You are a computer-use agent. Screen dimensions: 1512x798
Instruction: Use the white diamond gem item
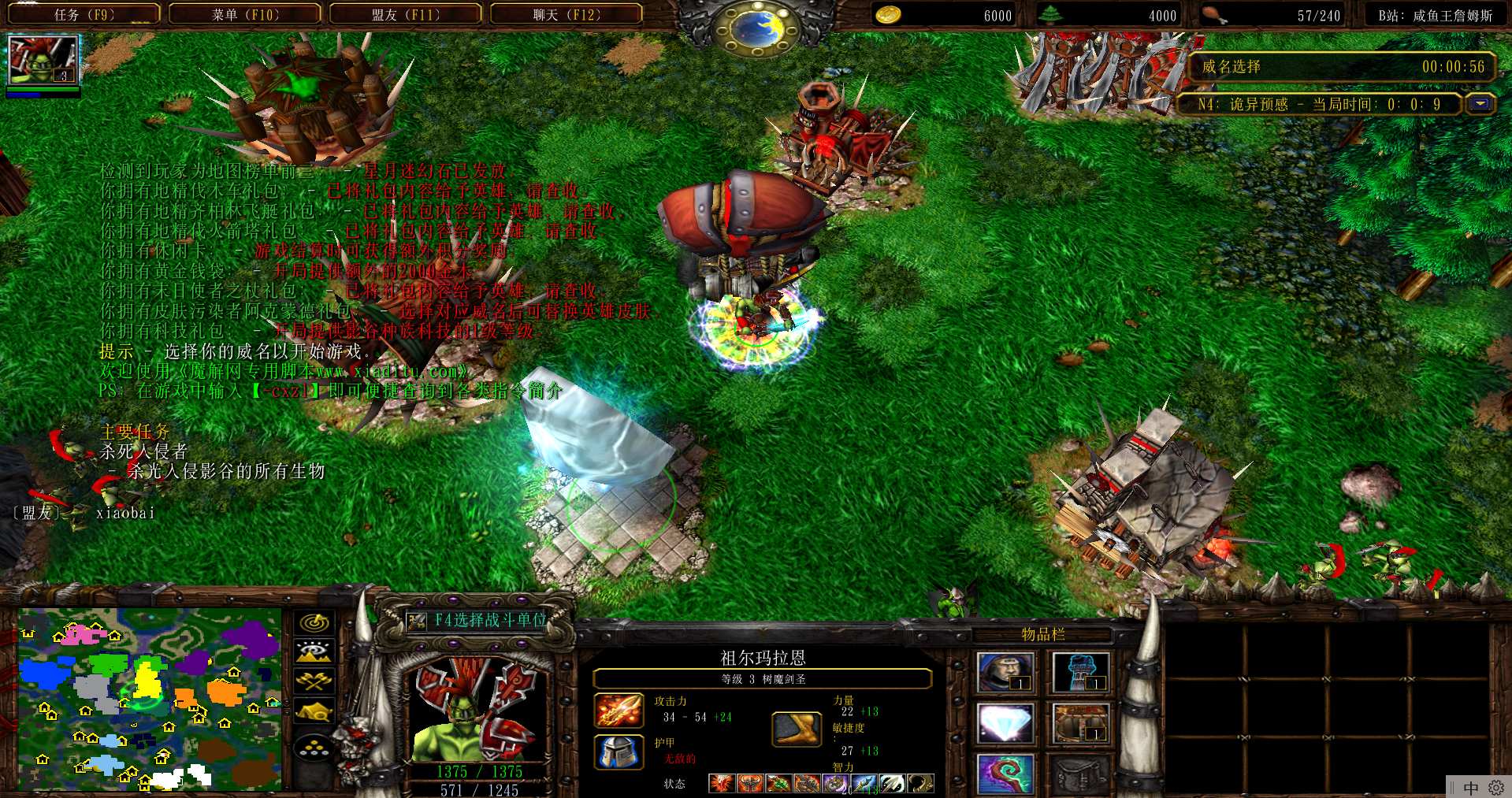(1005, 723)
